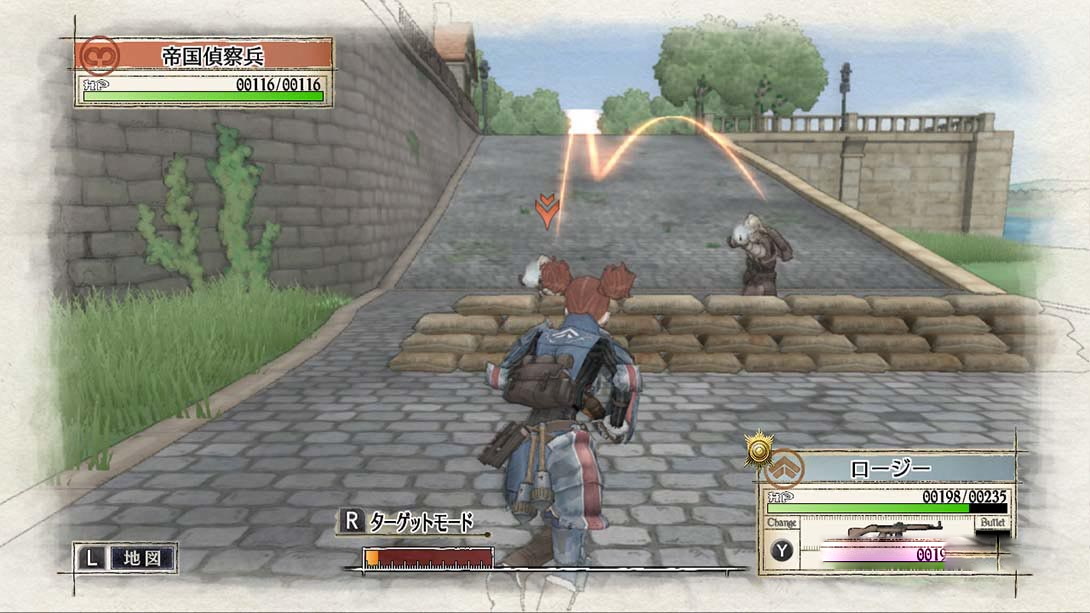
Task: Click the Bullet ammo type label
Action: (x=992, y=523)
